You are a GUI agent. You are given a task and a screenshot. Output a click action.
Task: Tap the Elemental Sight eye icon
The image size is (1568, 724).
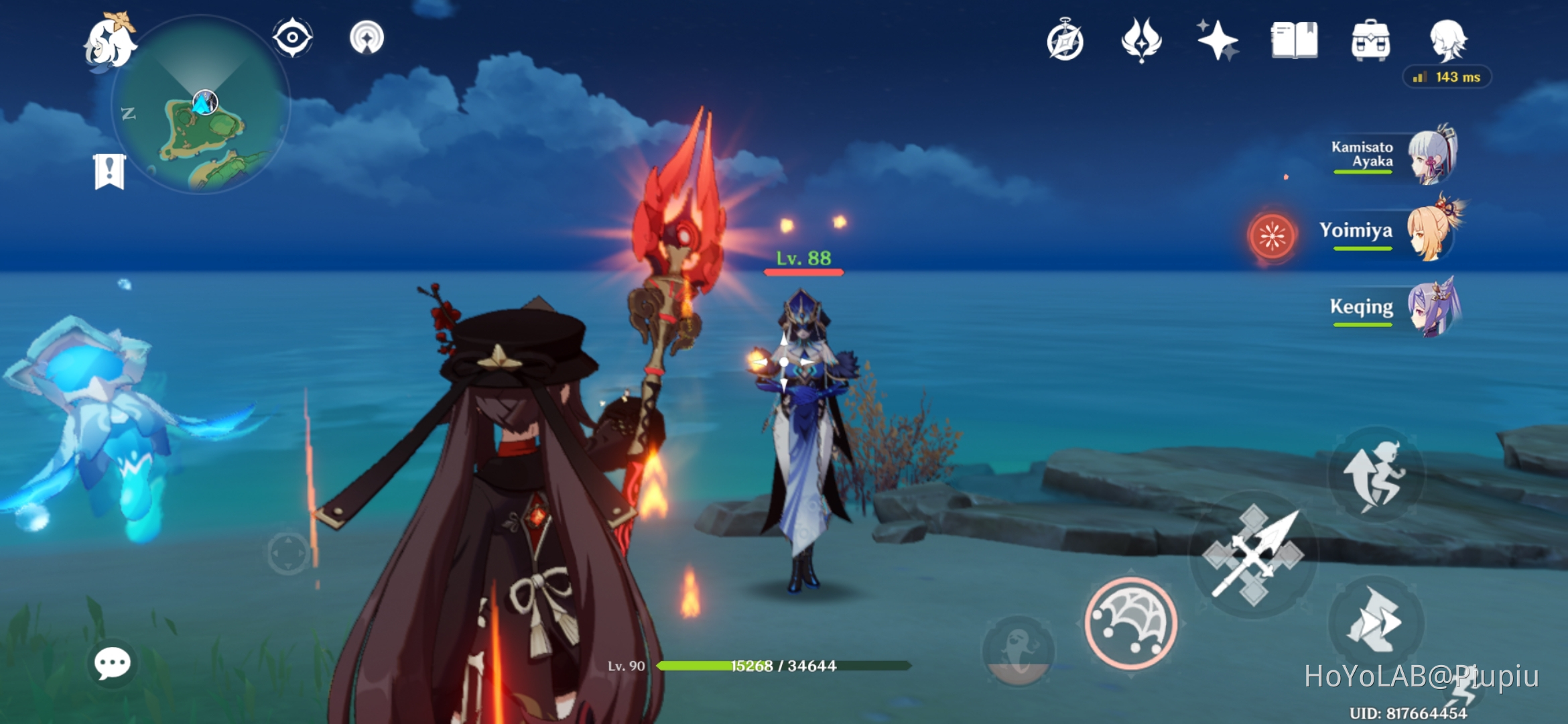coord(293,38)
